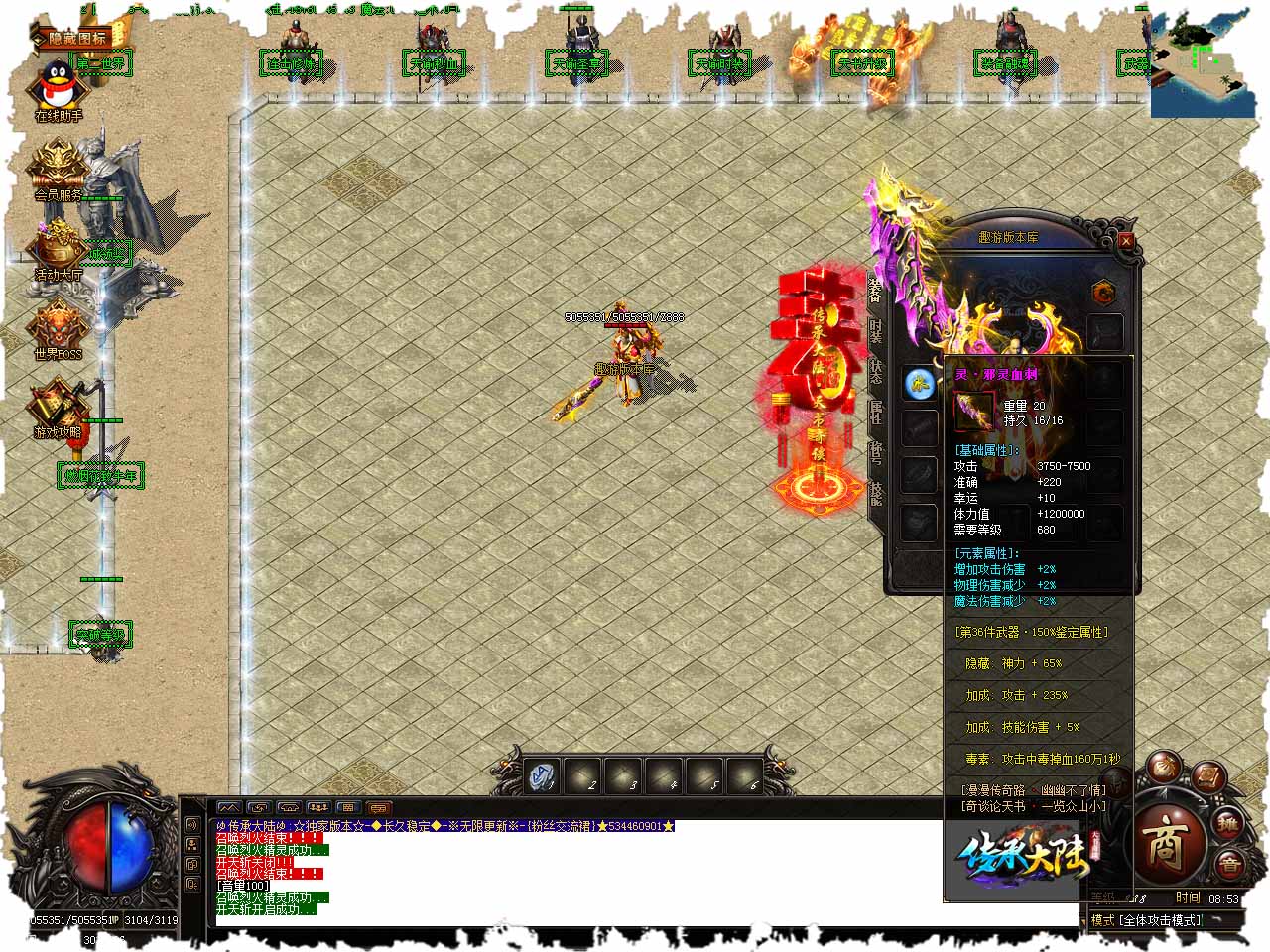This screenshot has width=1270, height=952.
Task: Click the 隐藏图标 hide-icons button
Action: [79, 40]
